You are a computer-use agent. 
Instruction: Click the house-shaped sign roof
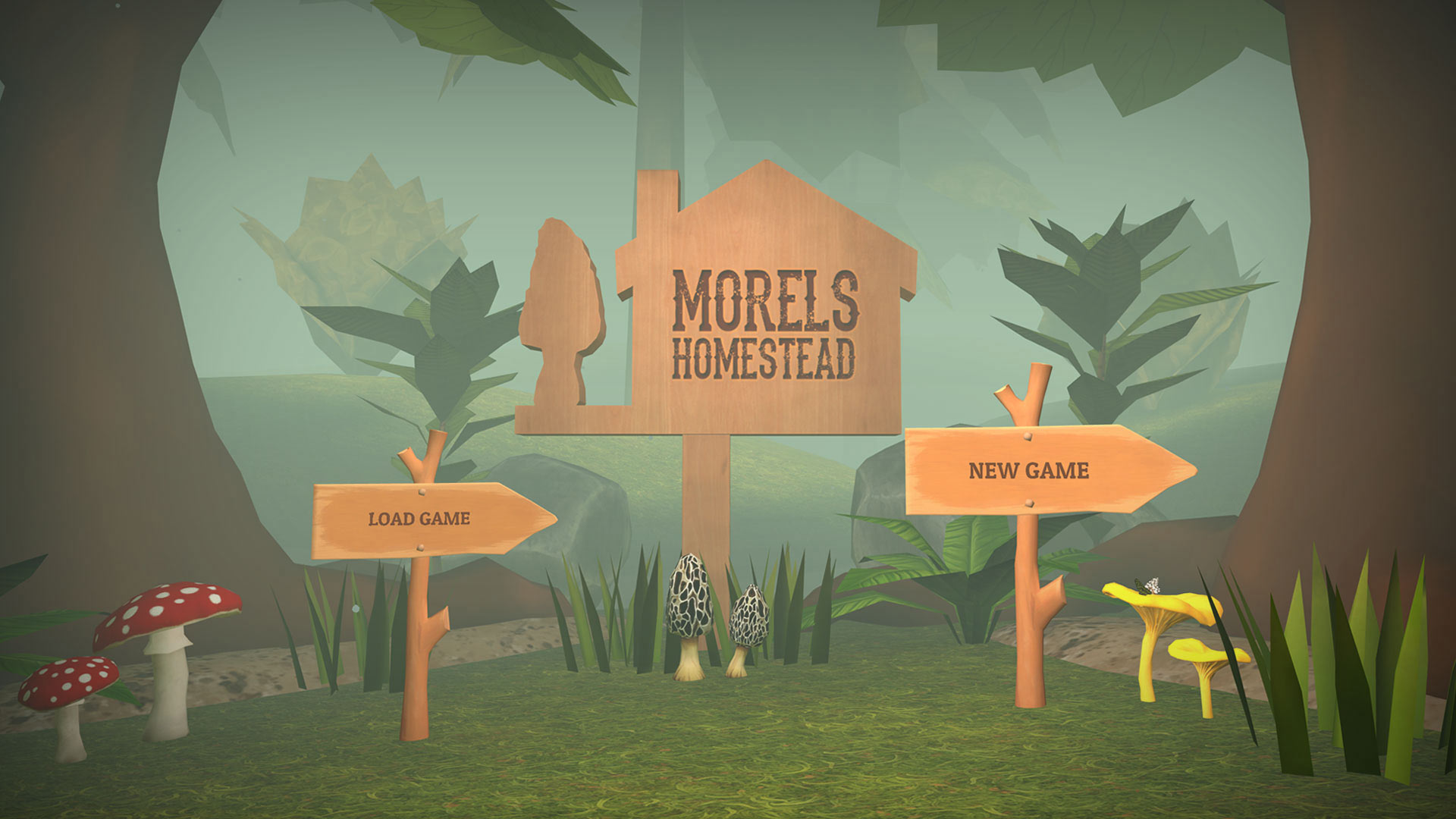(766, 190)
